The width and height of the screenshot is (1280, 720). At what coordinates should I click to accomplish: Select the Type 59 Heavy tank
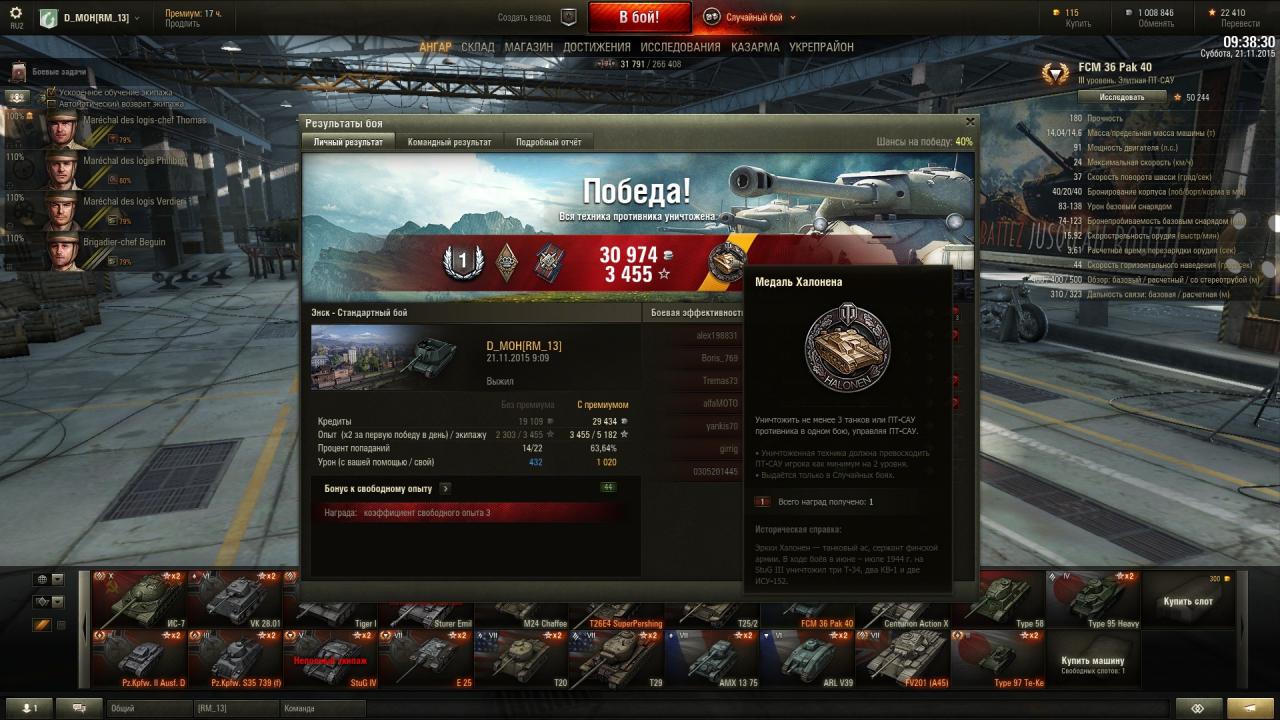[x=1093, y=600]
